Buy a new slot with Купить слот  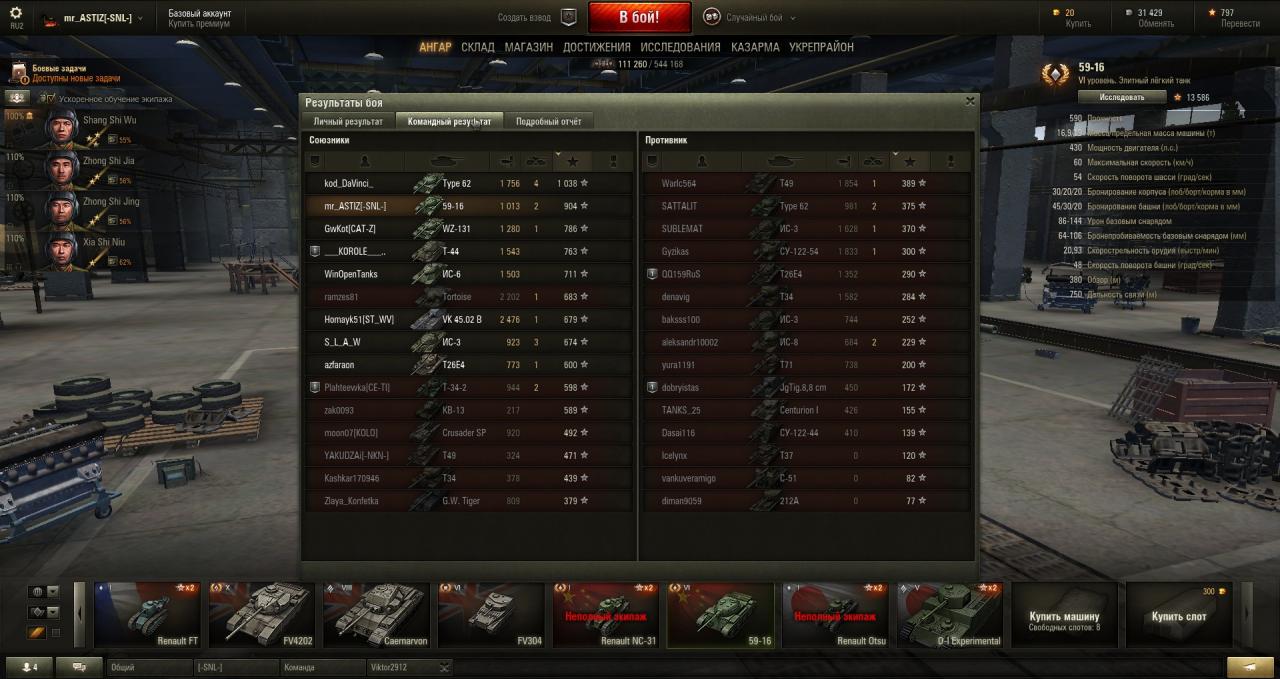click(x=1178, y=616)
